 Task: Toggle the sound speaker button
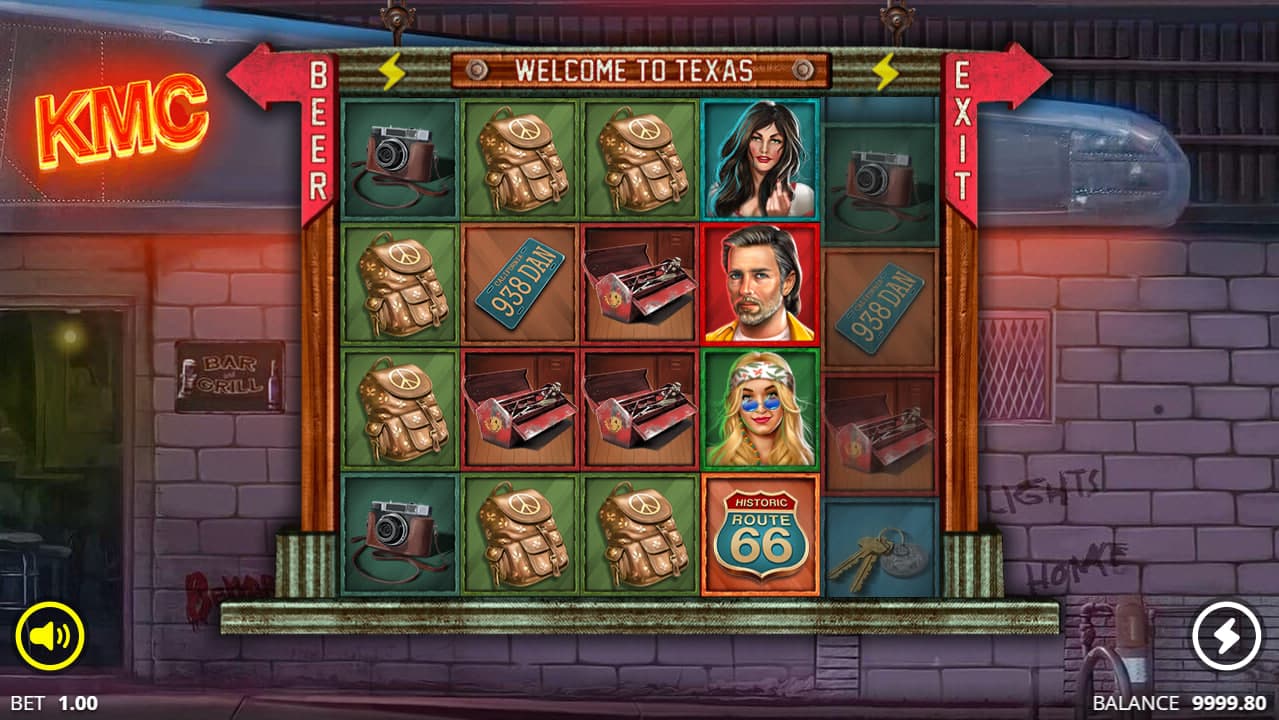(49, 636)
